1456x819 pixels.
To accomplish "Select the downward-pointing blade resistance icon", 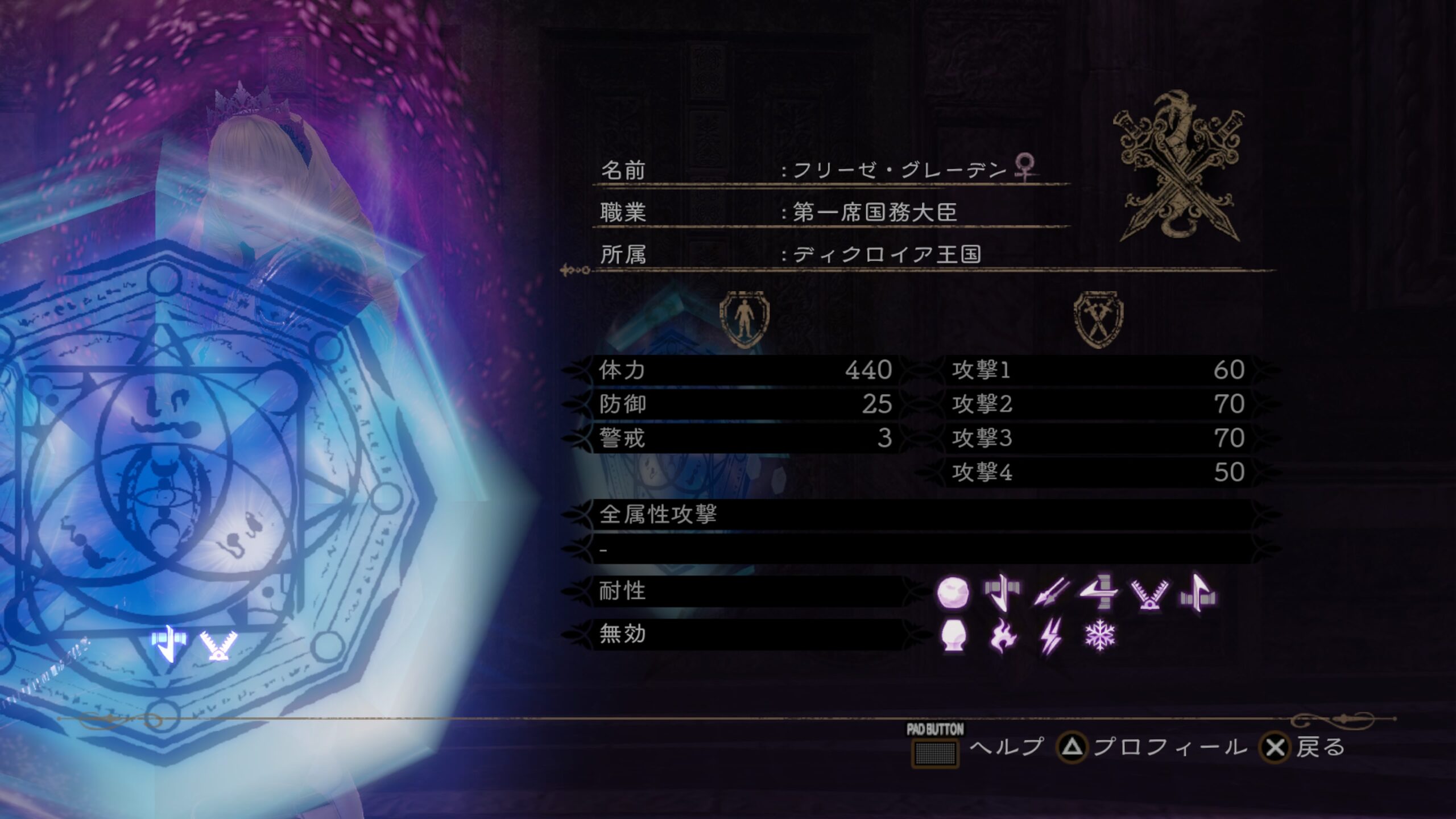I will point(1001,592).
